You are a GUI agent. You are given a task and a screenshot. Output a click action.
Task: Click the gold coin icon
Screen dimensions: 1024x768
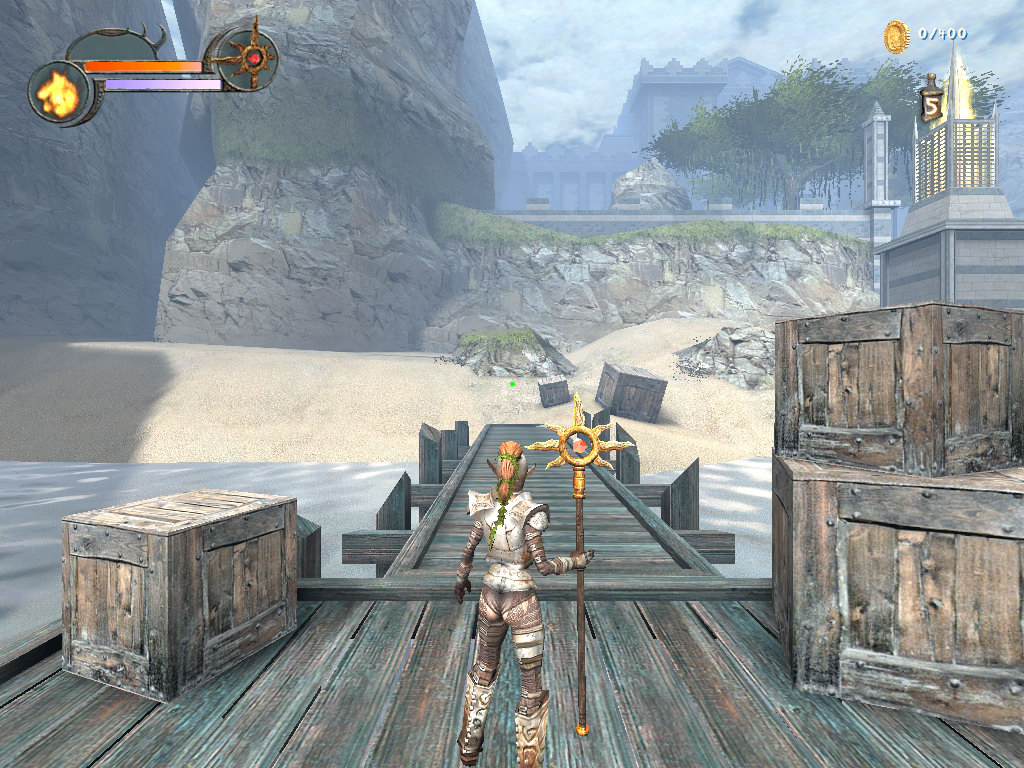point(896,36)
